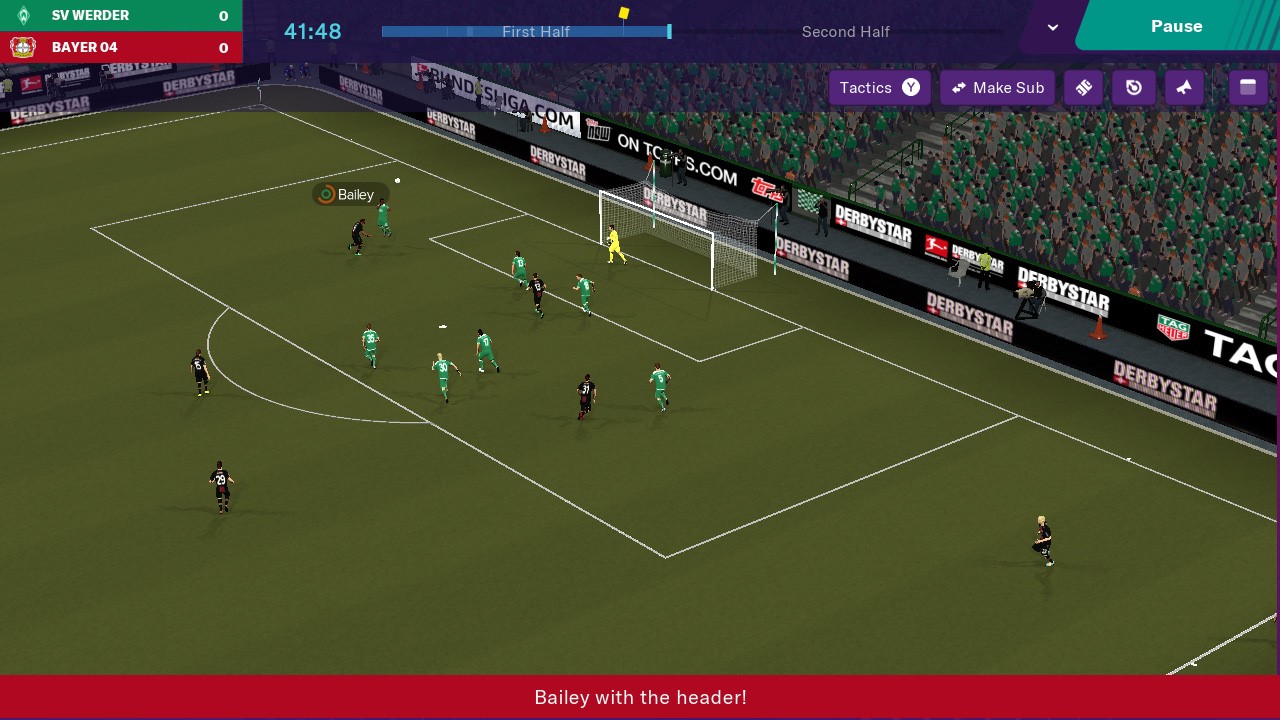Open the Tactics screen
This screenshot has height=720, width=1280.
point(879,88)
